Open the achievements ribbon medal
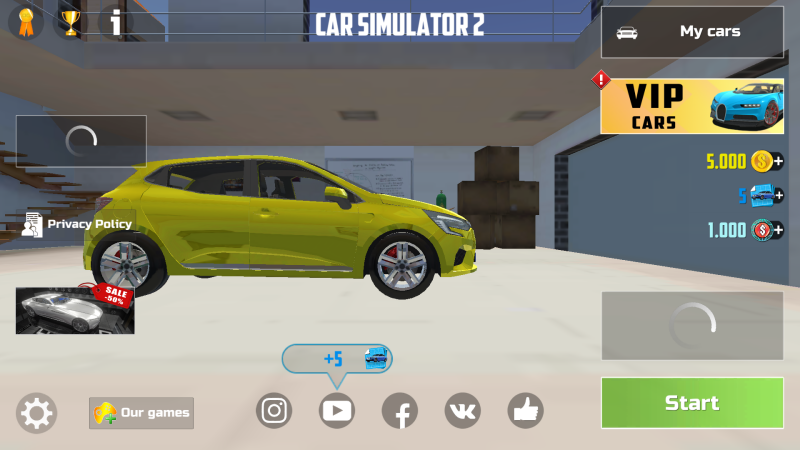Screen dimensions: 800x450 [x=25, y=21]
